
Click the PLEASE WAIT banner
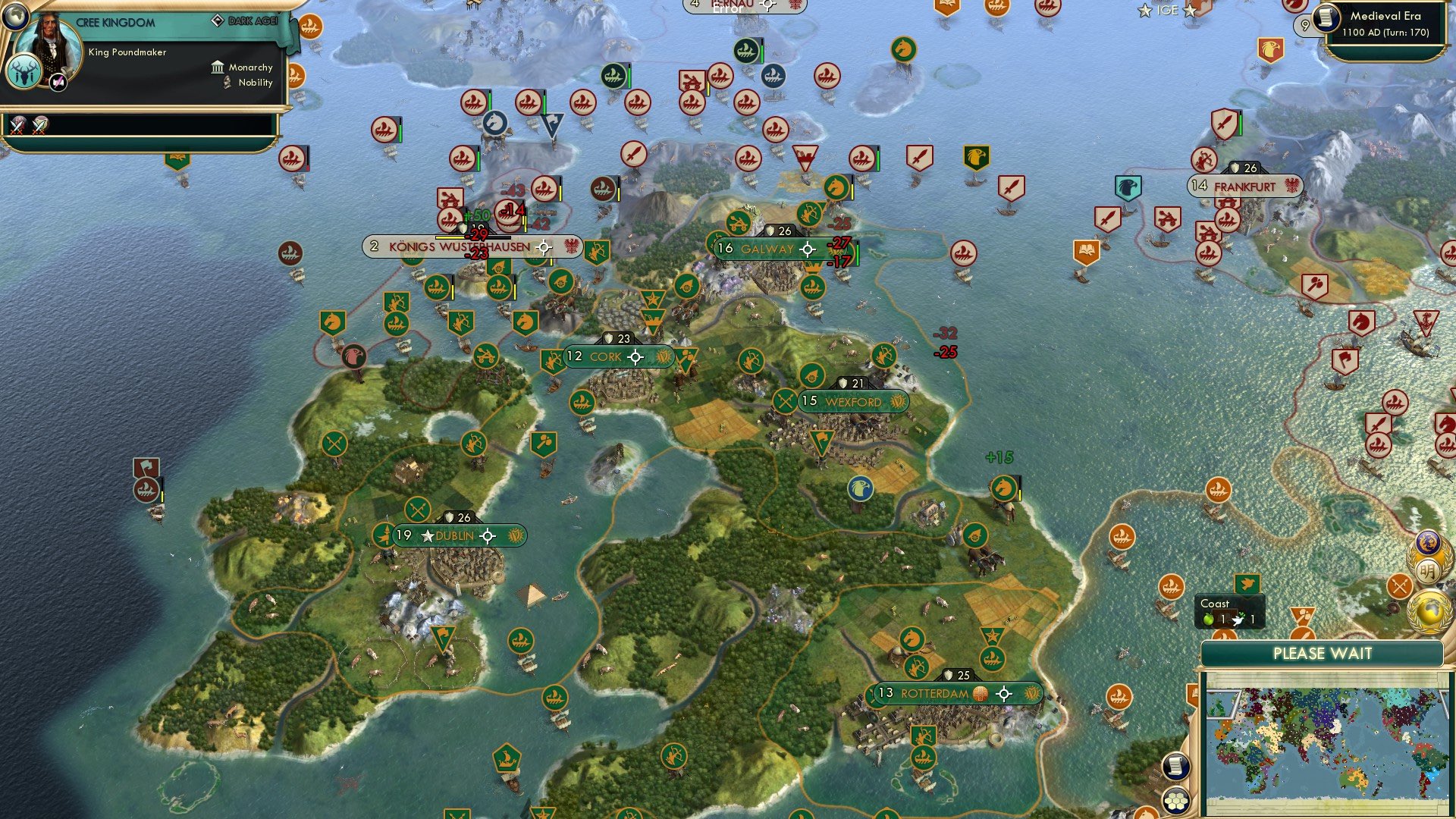coord(1323,653)
